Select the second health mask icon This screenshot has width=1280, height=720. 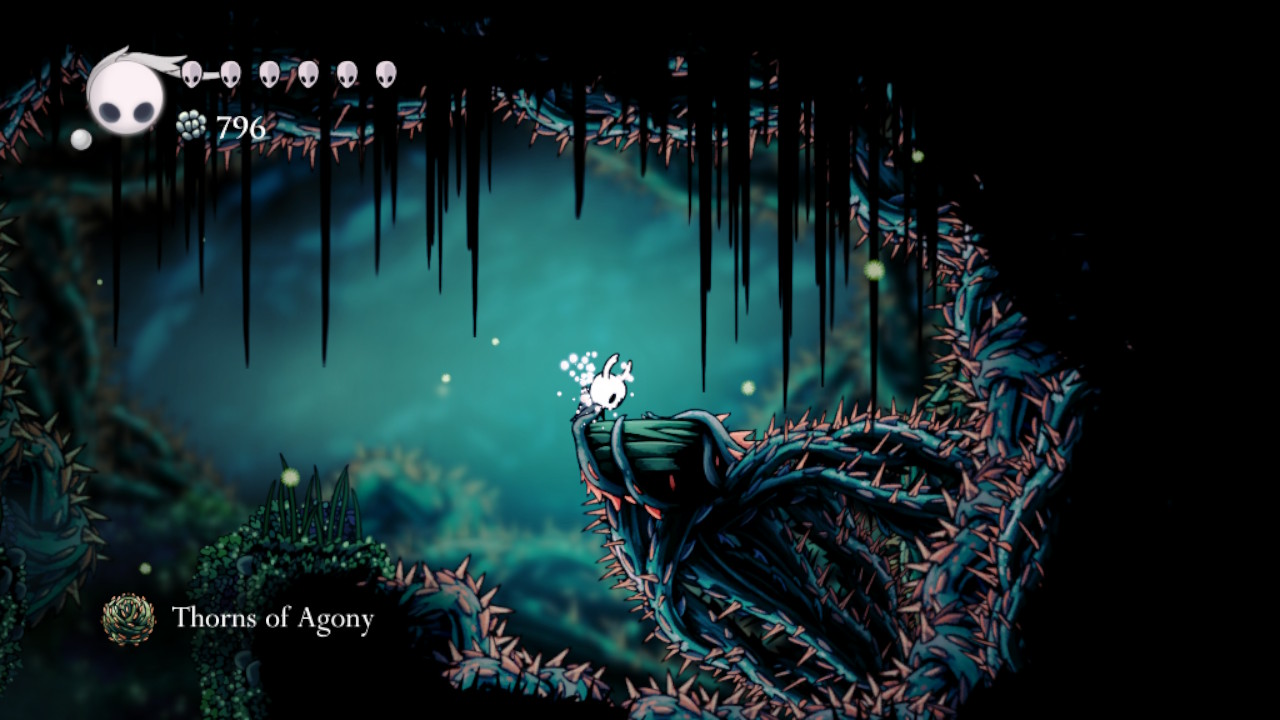[x=230, y=73]
